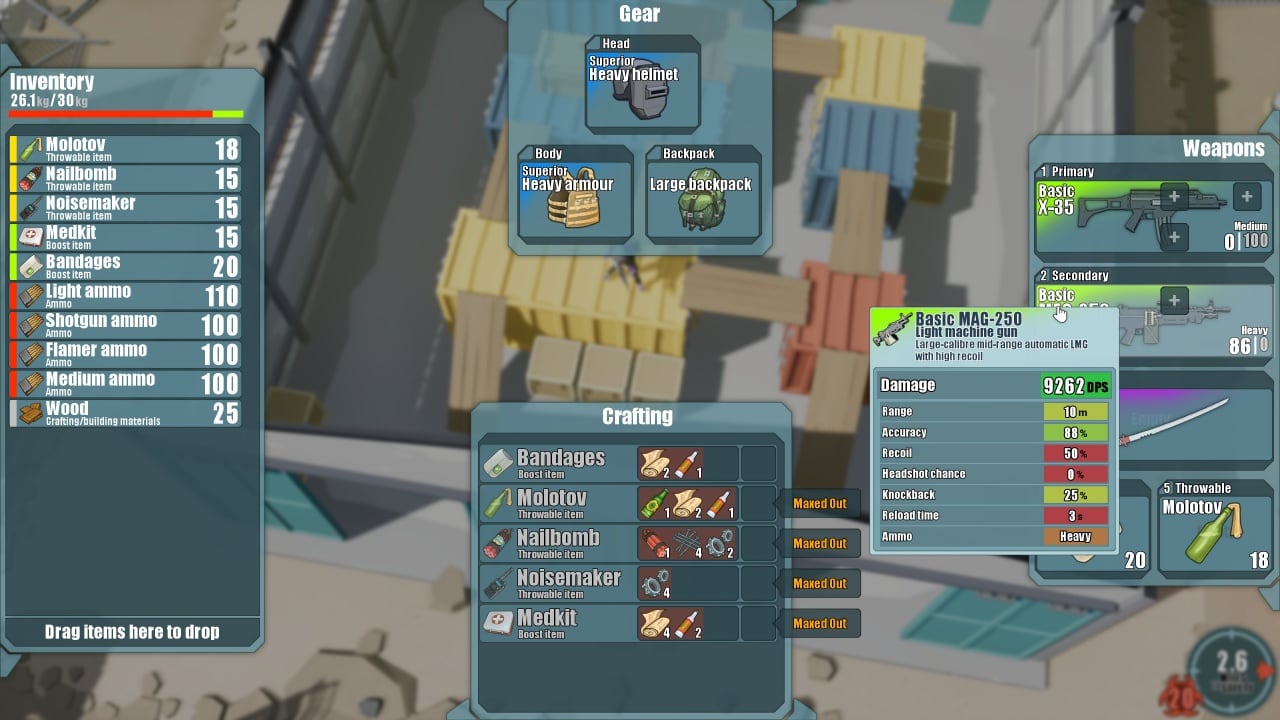The width and height of the screenshot is (1280, 720).
Task: Select Light ammo in the inventory
Action: pos(126,295)
